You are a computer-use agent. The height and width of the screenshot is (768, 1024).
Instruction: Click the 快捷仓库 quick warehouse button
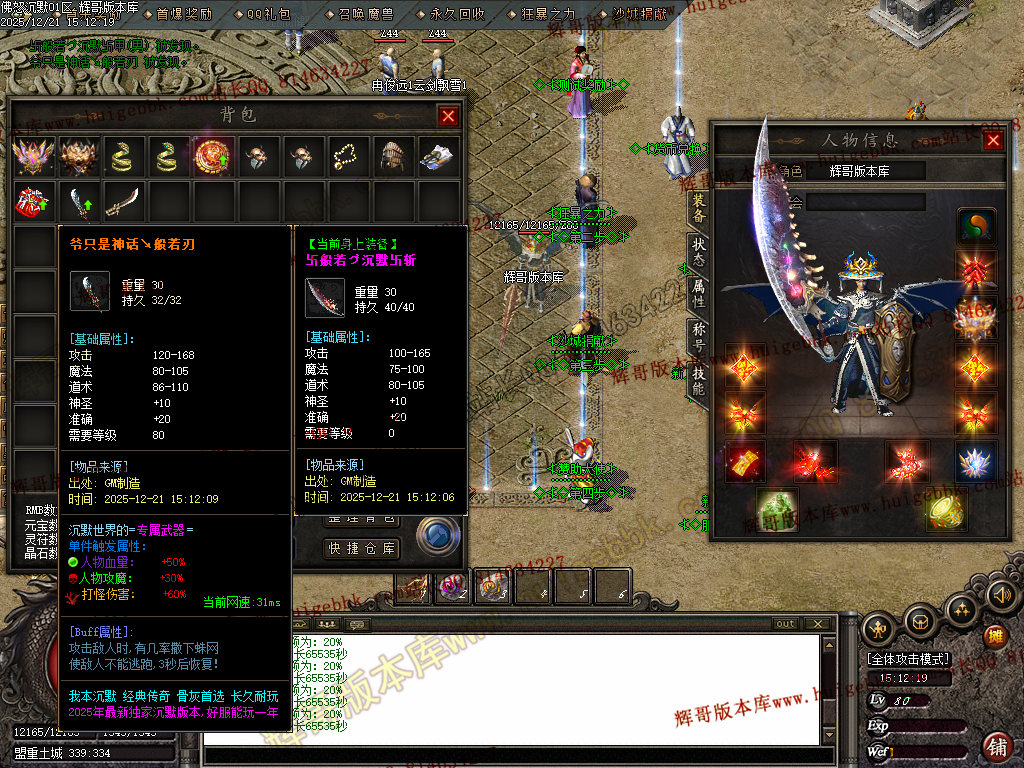362,549
